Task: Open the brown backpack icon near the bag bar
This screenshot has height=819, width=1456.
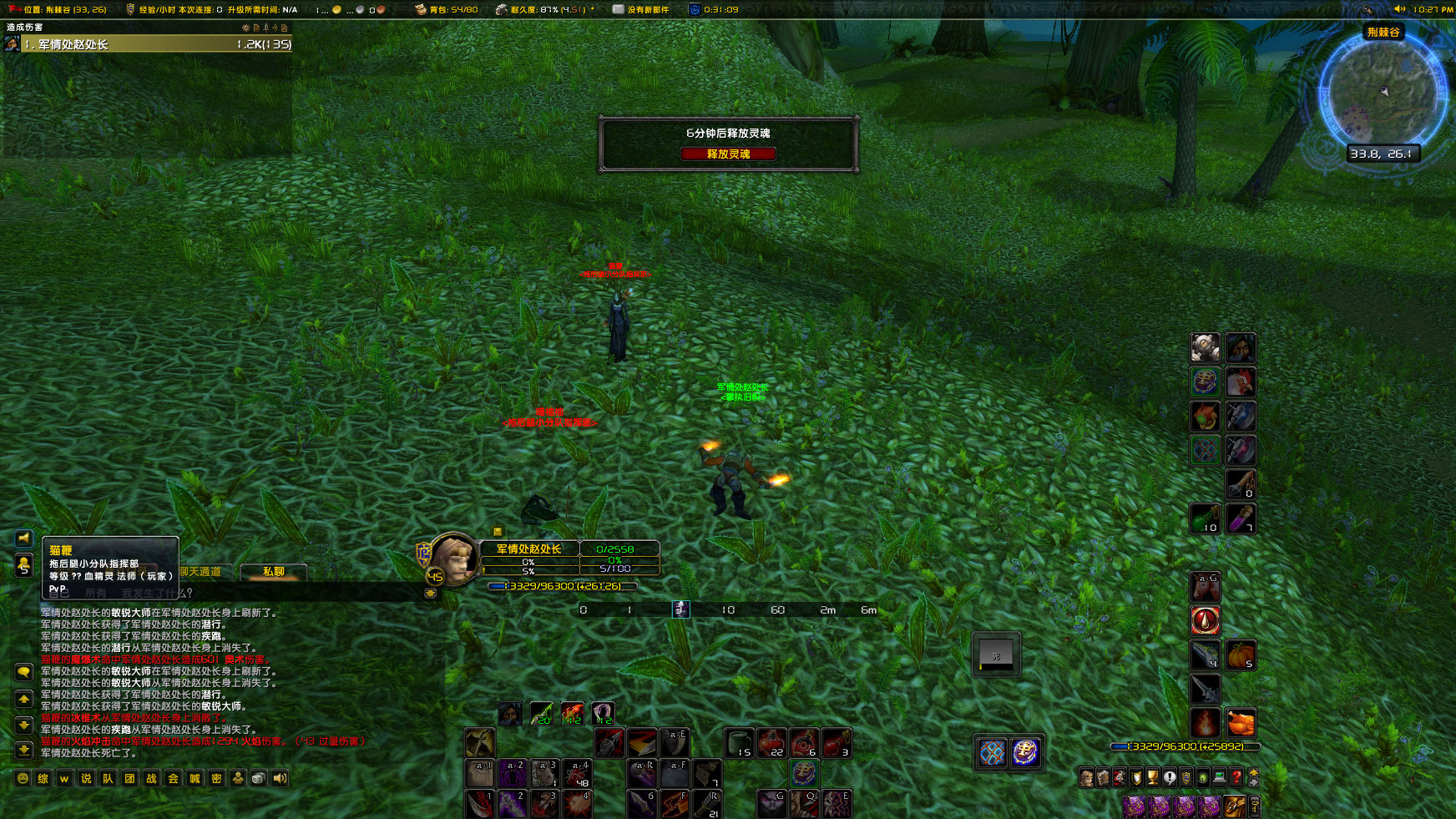Action: click(1234, 806)
